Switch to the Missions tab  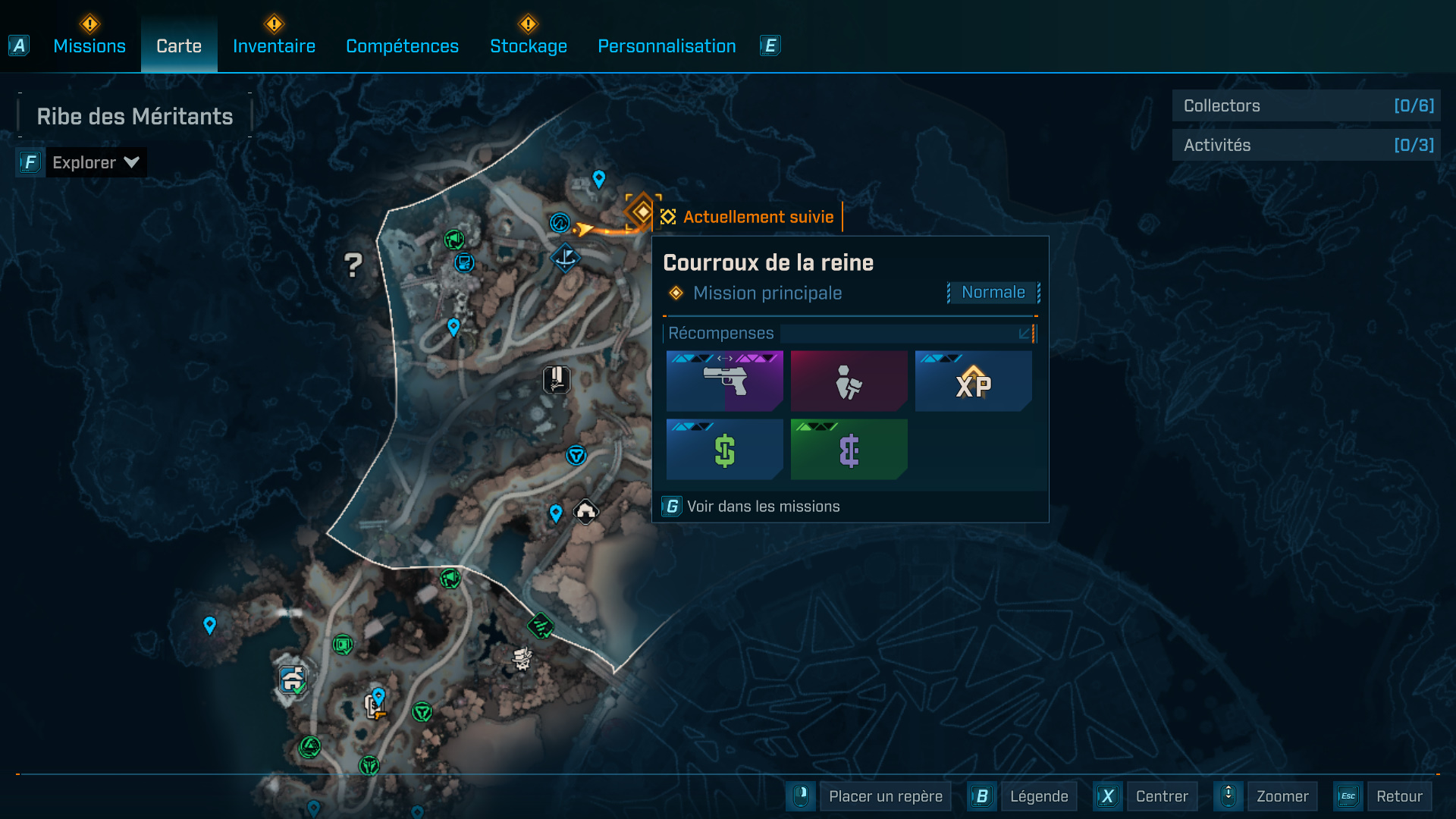[x=89, y=46]
